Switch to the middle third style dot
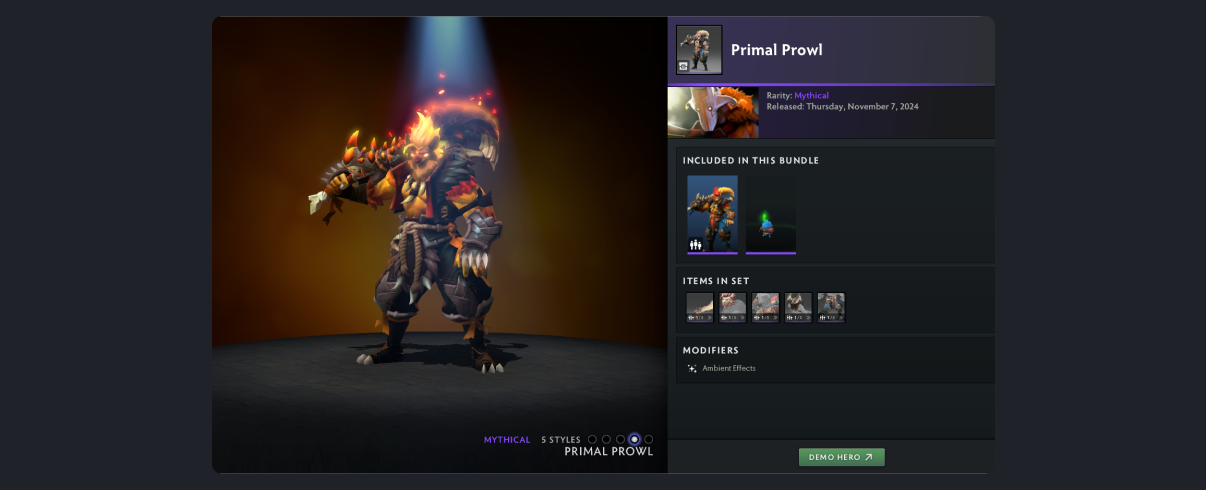 (620, 439)
